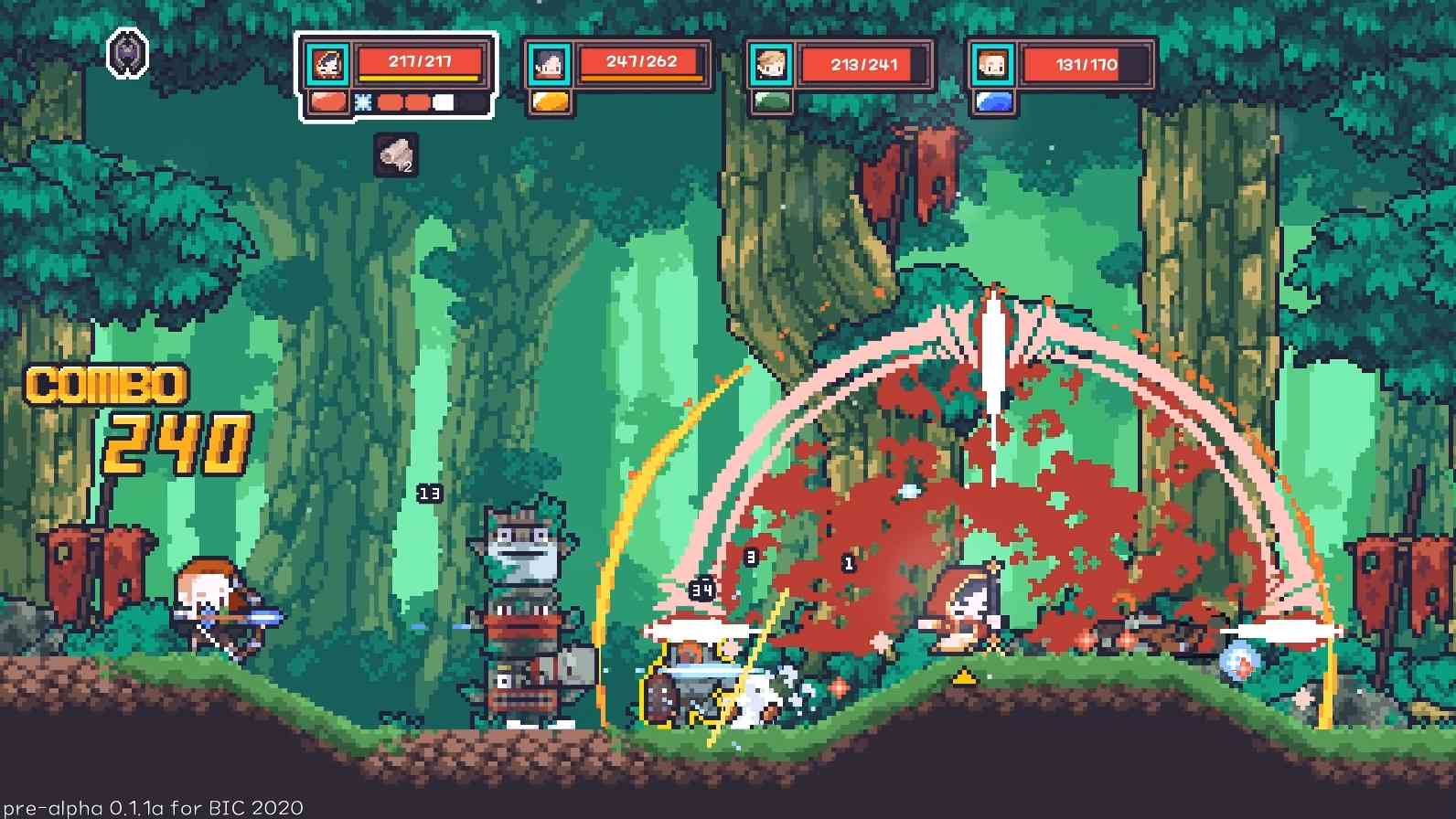The width and height of the screenshot is (1456, 819).
Task: Open the dark hexagon emblem icon
Action: coord(128,53)
